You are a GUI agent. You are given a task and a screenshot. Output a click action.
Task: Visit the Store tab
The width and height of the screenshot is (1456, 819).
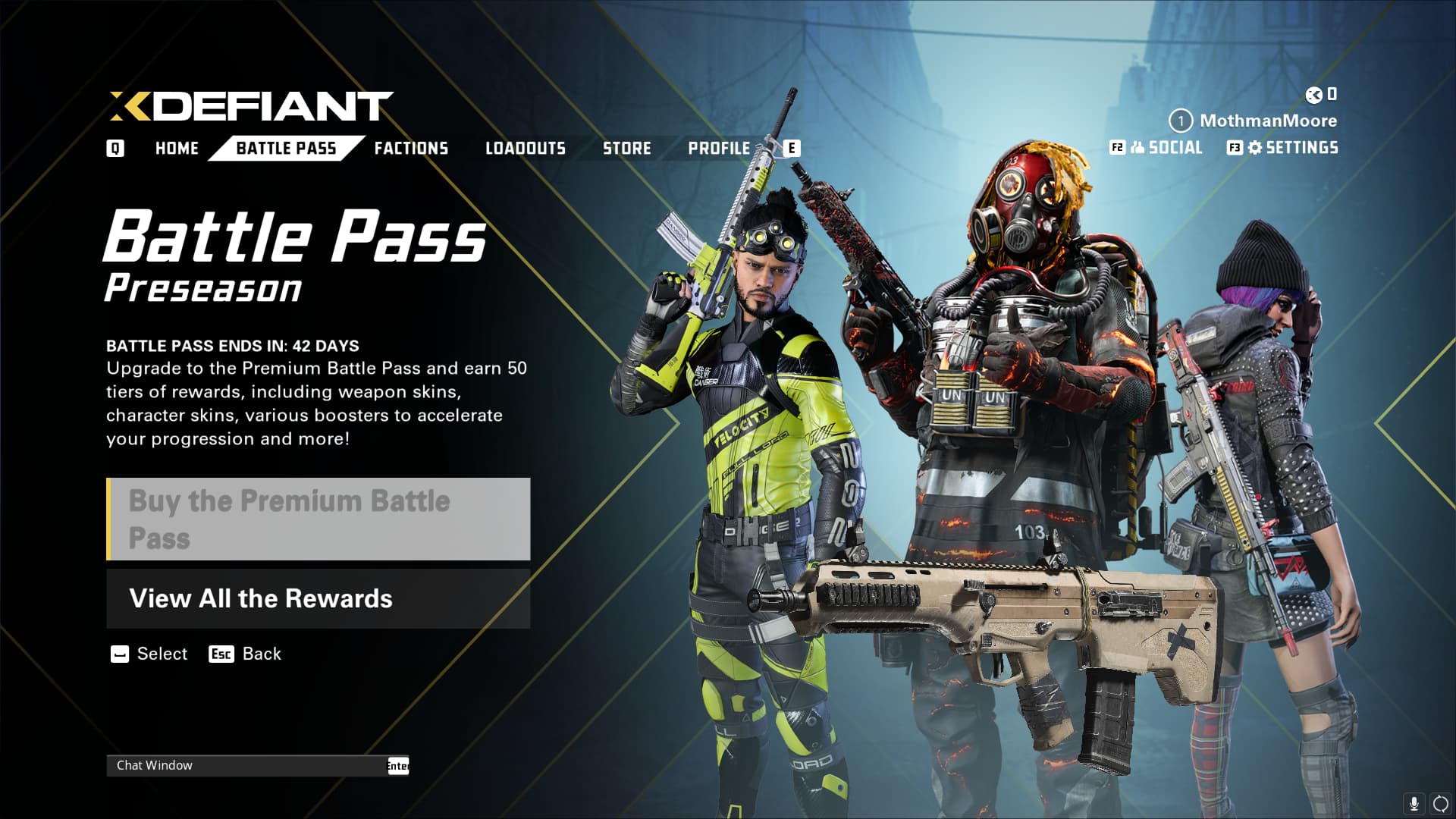(627, 149)
